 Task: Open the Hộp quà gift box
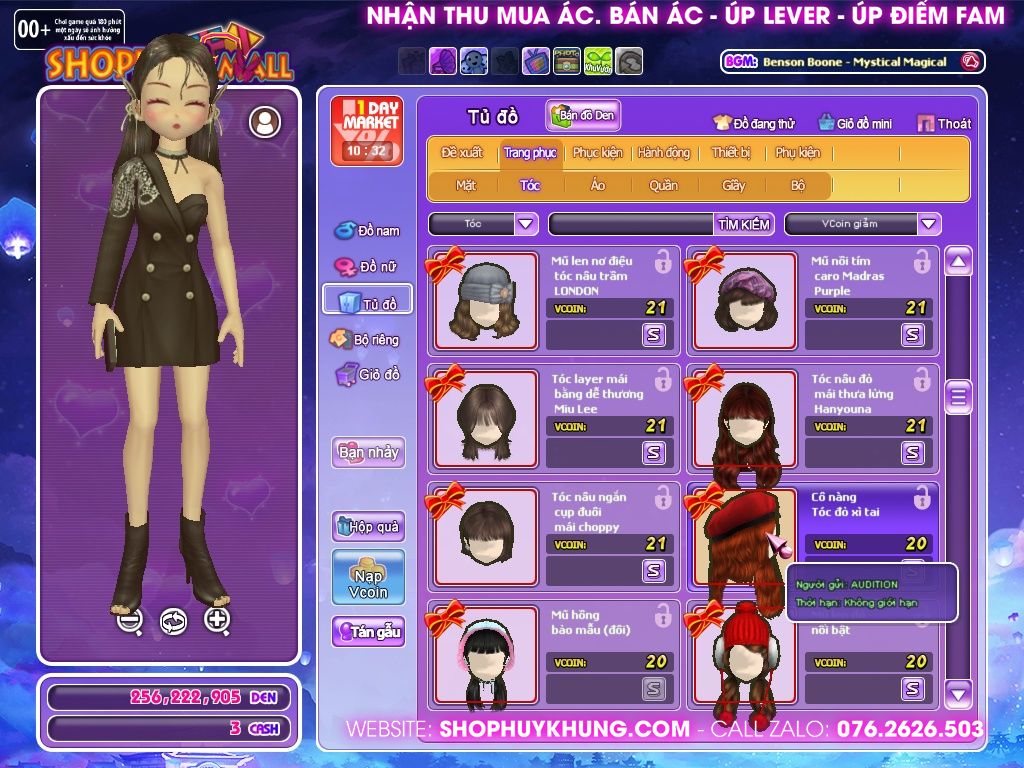[368, 526]
